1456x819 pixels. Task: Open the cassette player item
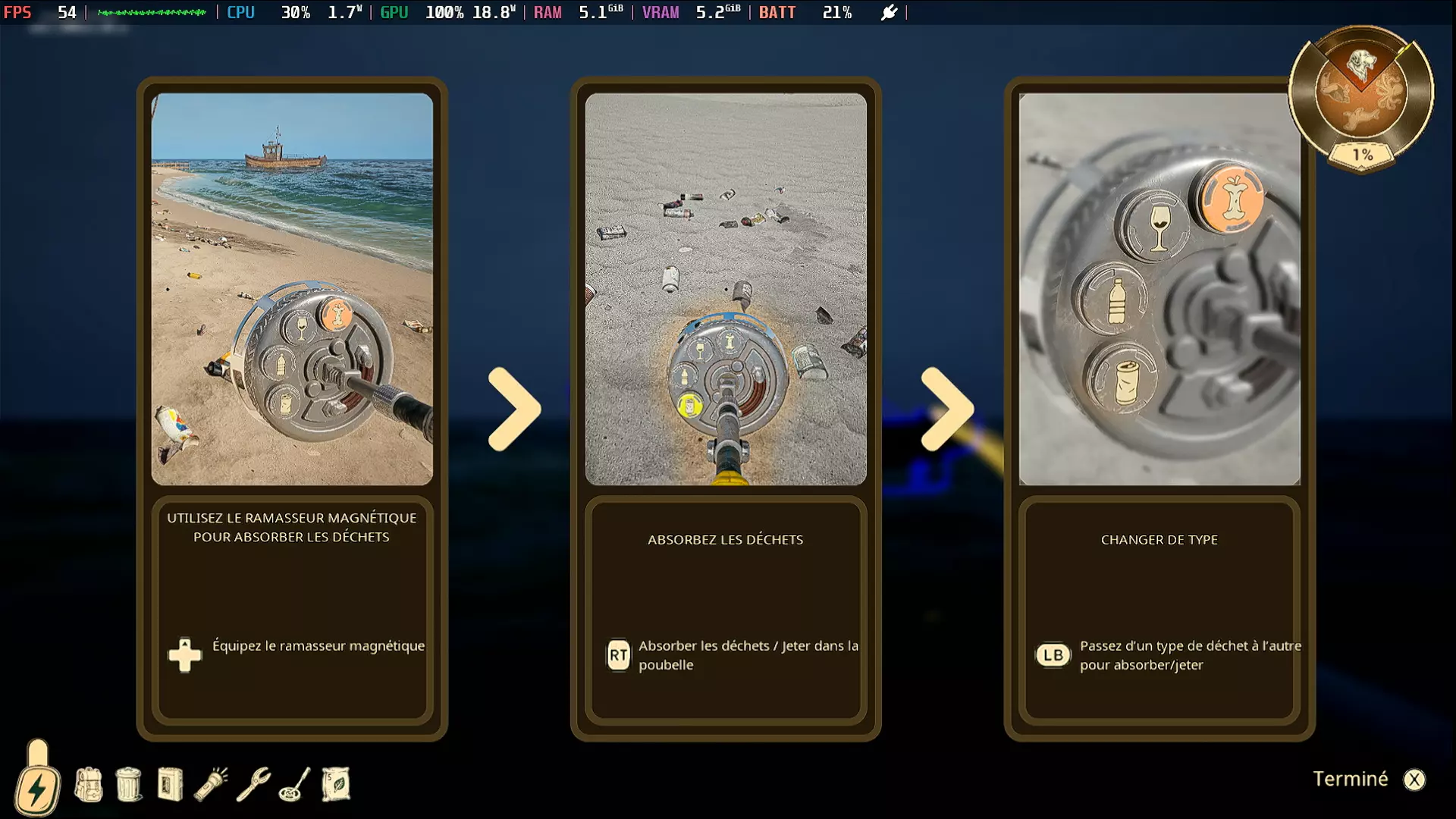[x=170, y=784]
